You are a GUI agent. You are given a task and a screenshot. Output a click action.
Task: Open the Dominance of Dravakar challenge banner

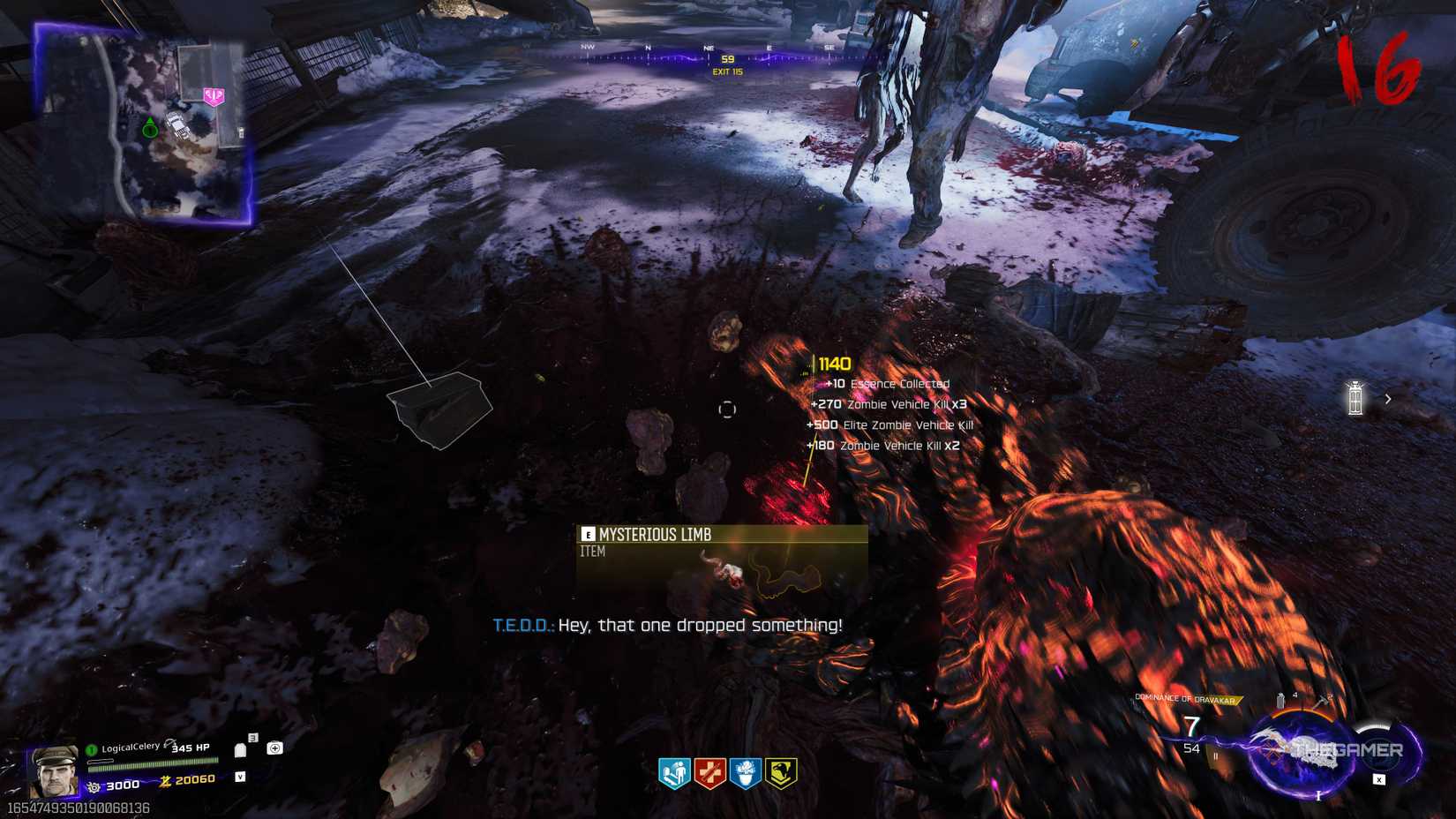[1187, 696]
